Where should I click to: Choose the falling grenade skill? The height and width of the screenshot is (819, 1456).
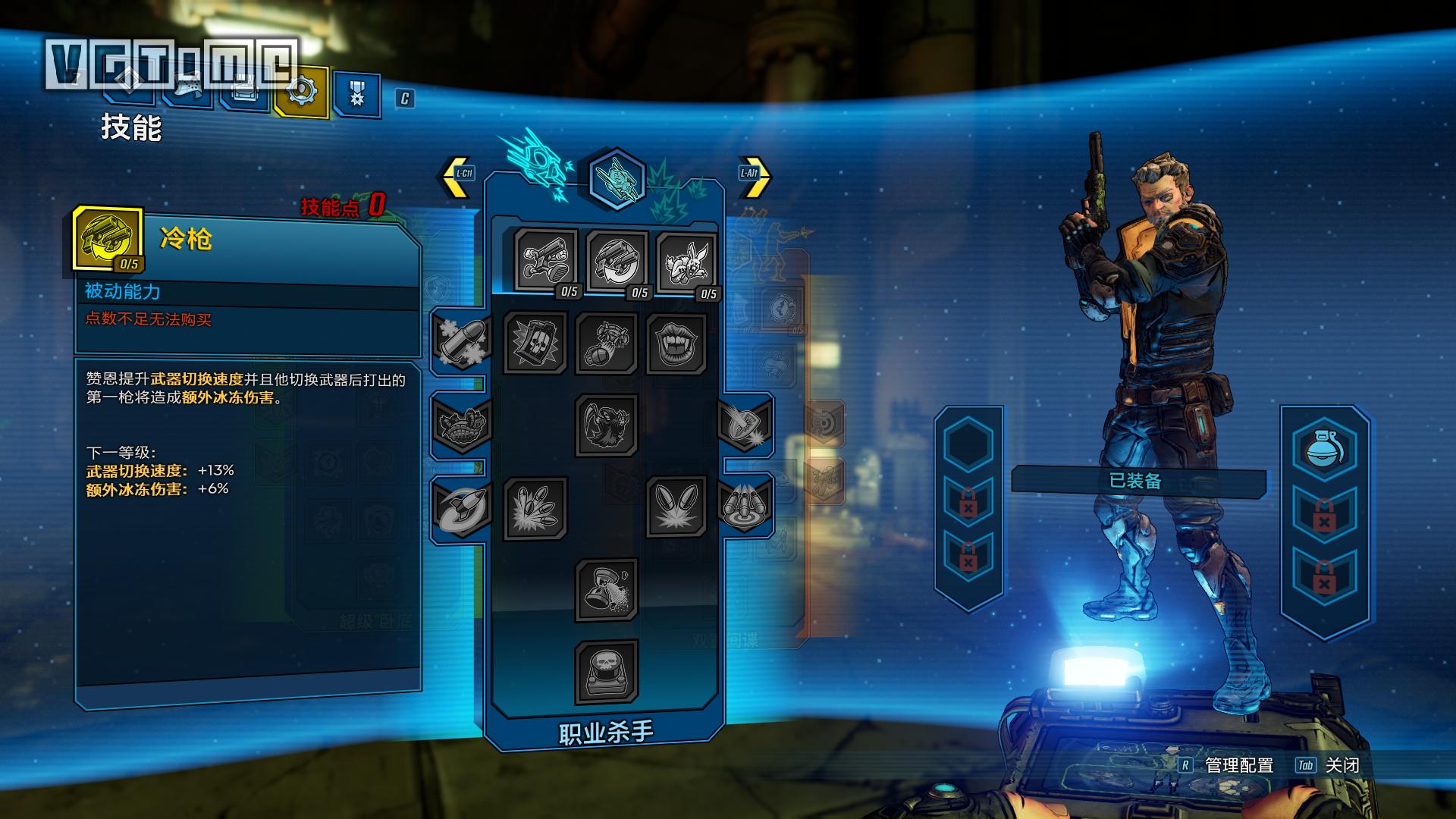point(607,343)
